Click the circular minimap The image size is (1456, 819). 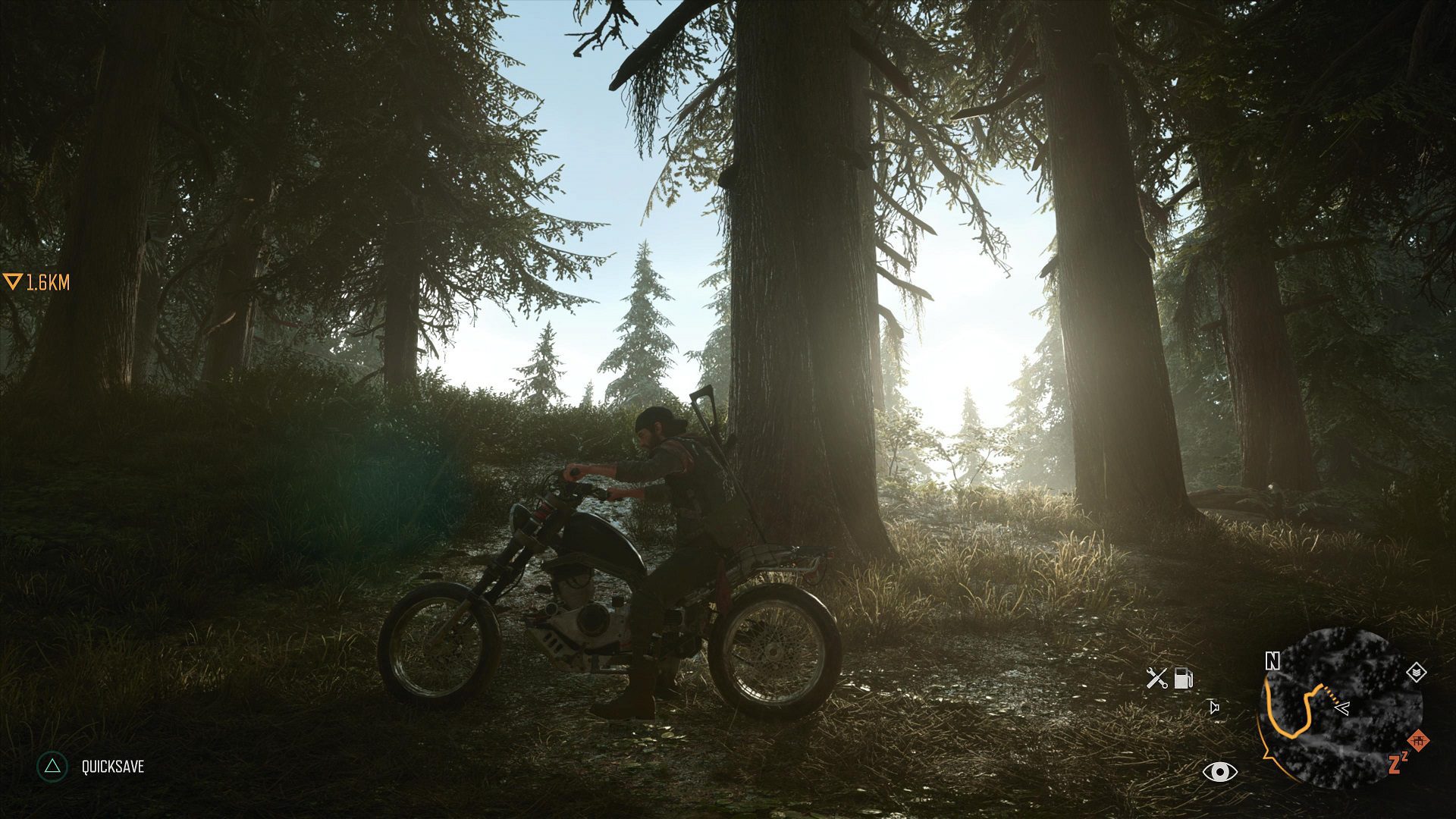click(x=1340, y=708)
